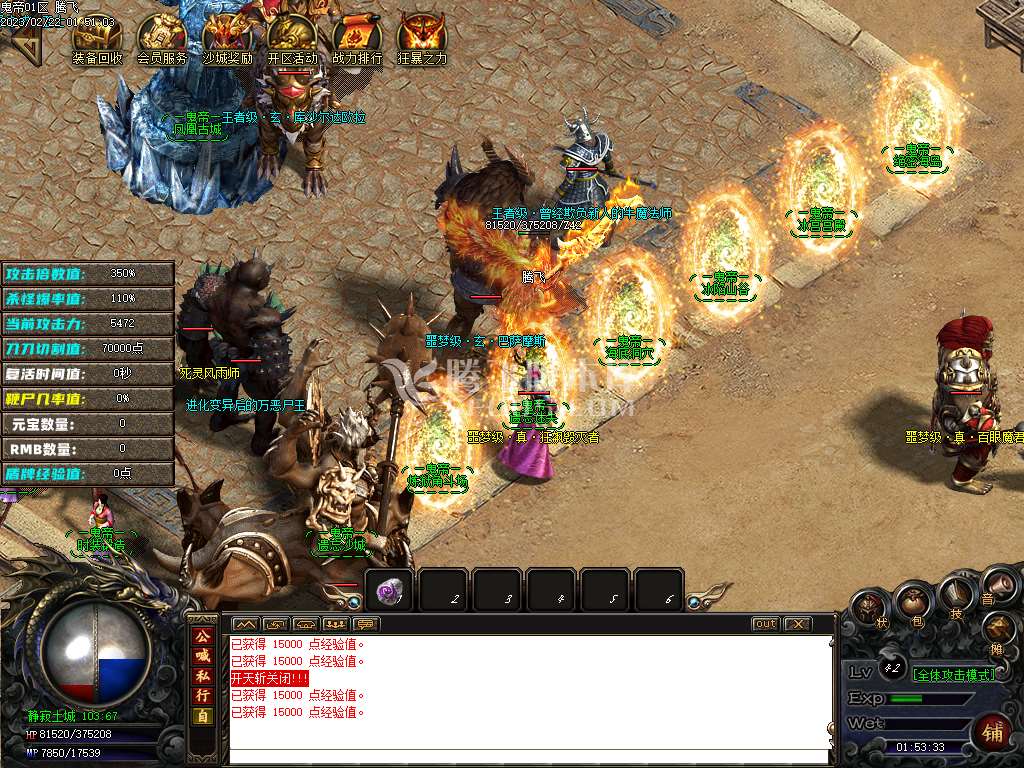Open the 铺 shop button
Image resolution: width=1024 pixels, height=768 pixels.
pos(992,732)
